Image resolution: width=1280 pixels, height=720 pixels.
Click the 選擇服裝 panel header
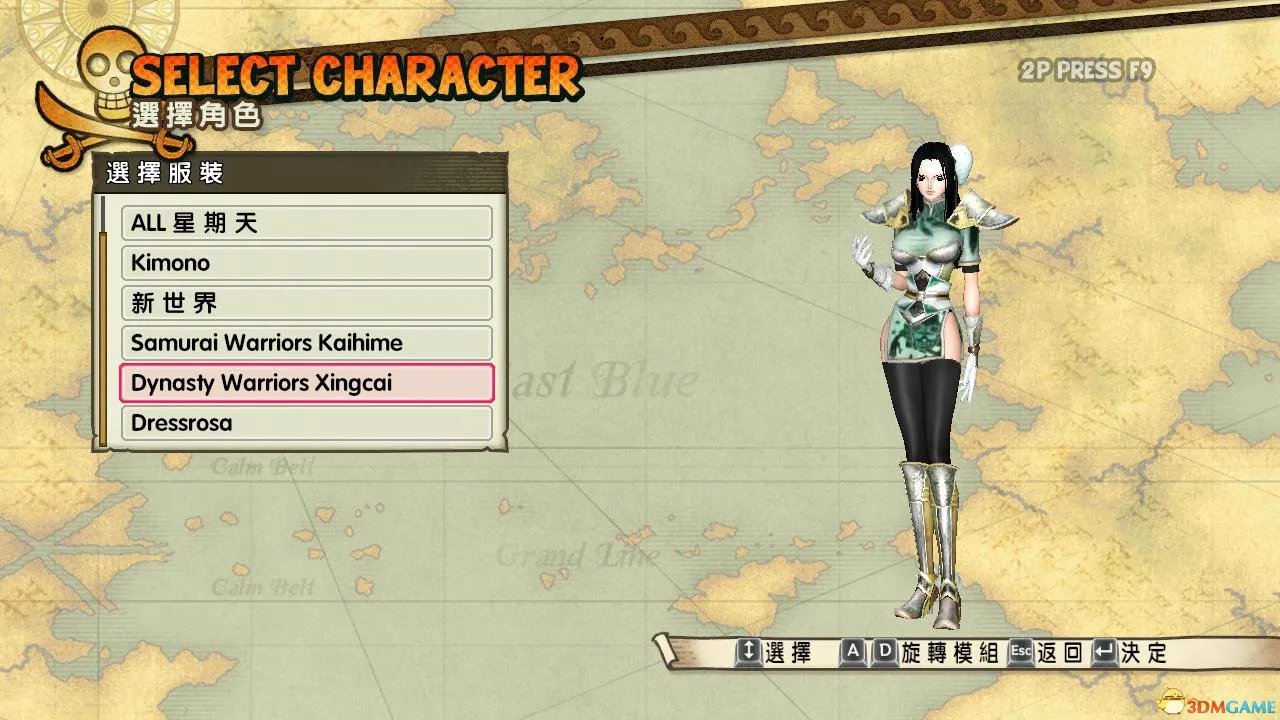tap(162, 173)
